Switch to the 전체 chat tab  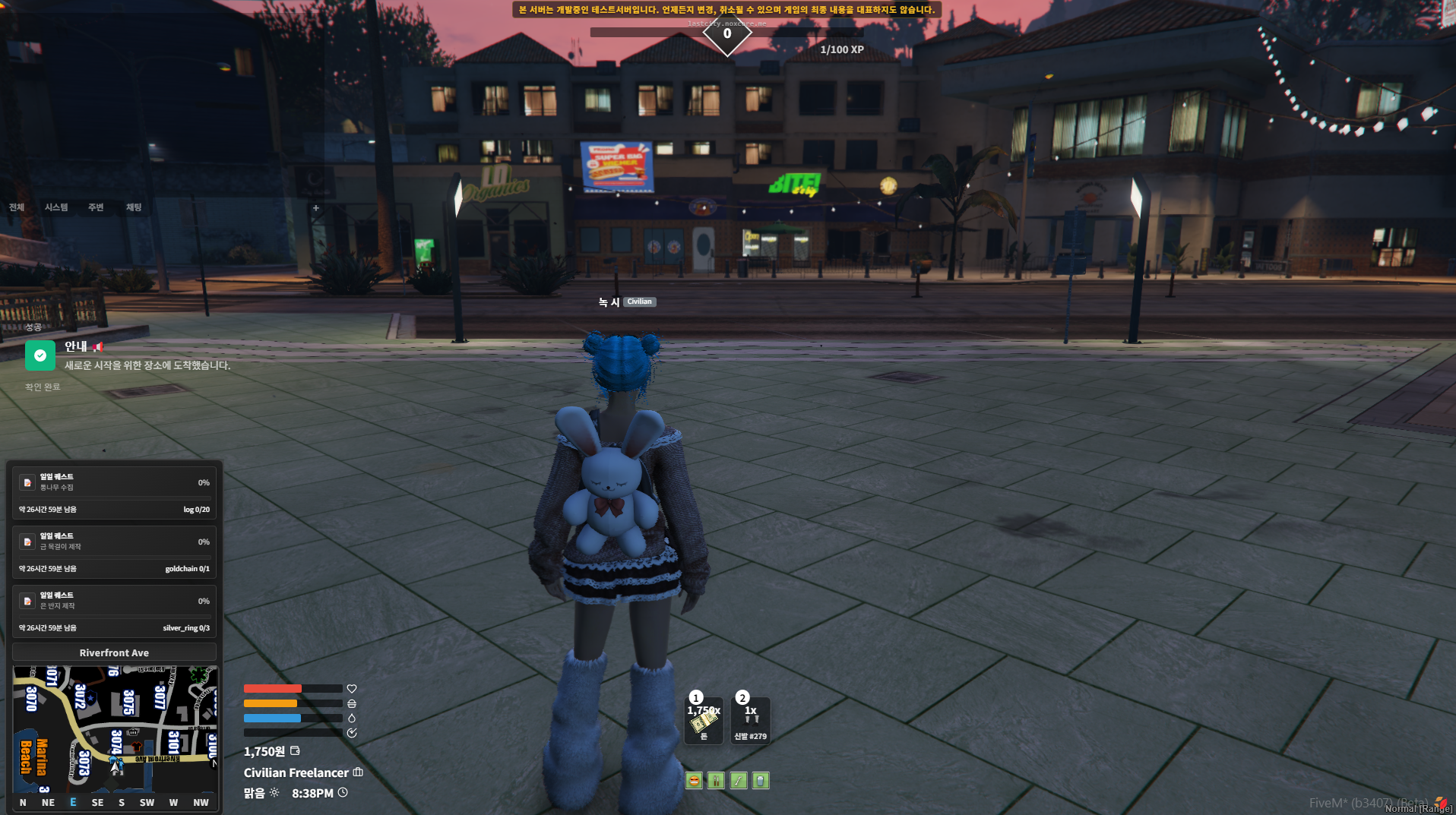click(x=17, y=207)
